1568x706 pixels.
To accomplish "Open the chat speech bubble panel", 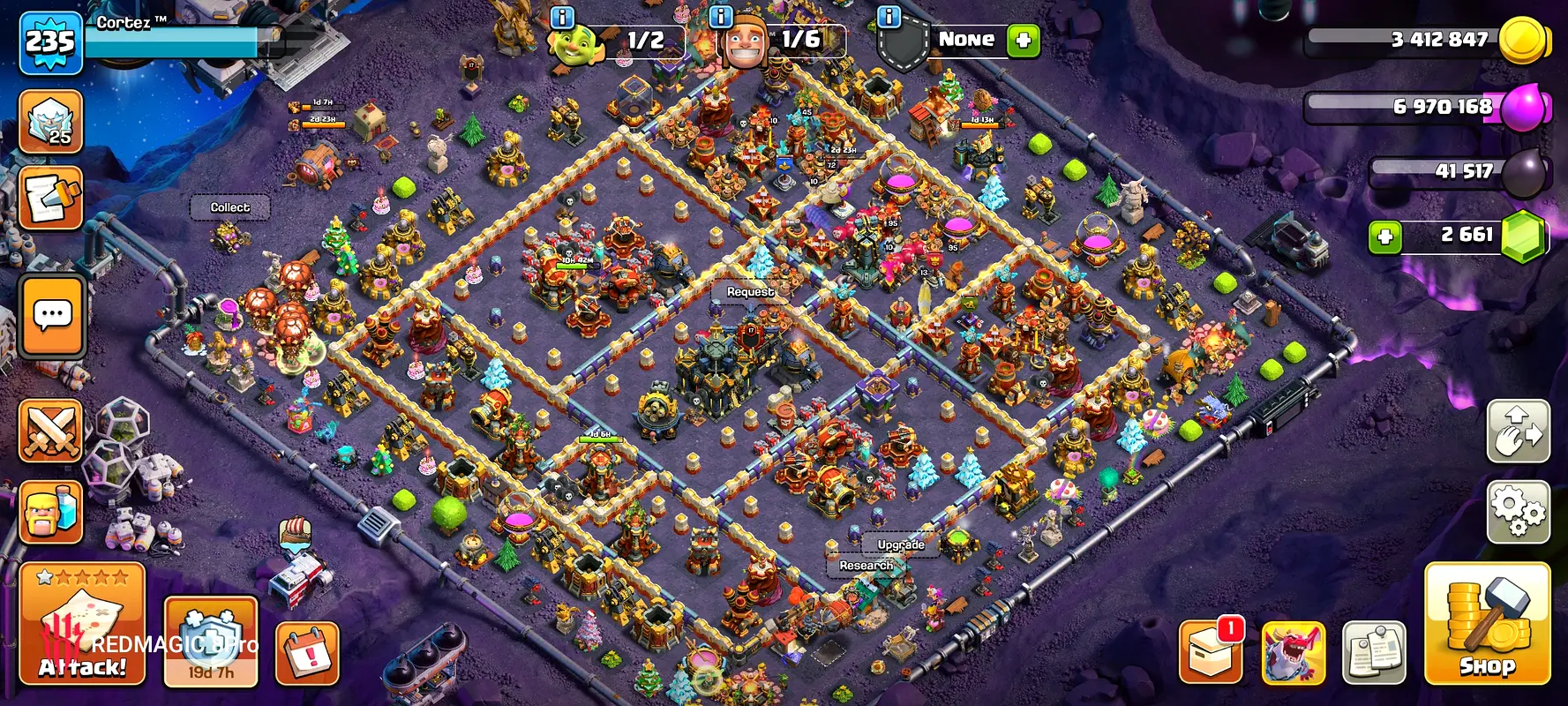I will [x=52, y=315].
